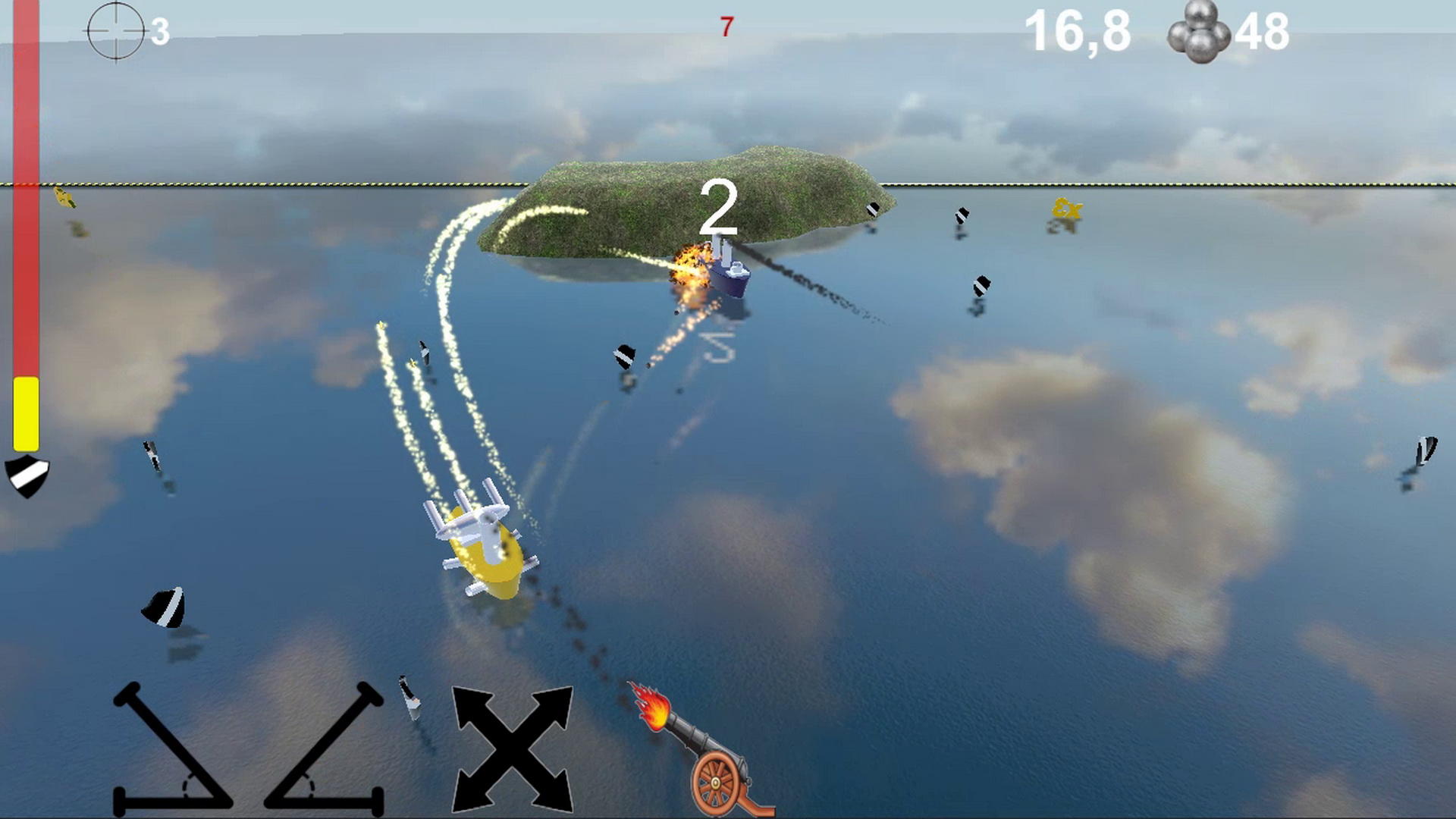Open the shot counter showing 3
Viewport: 1456px width, 819px height.
pos(162,32)
